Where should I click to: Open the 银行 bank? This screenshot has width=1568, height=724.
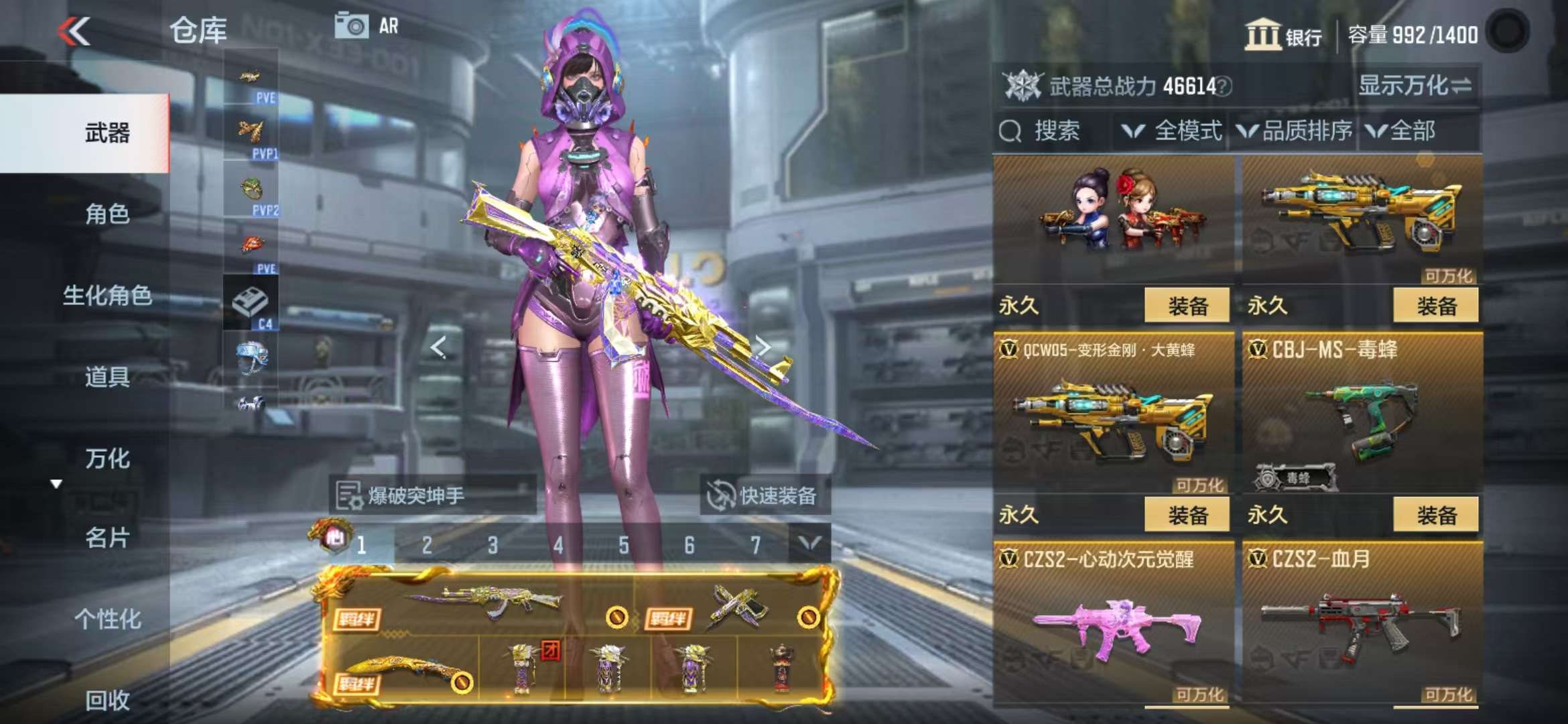point(1283,35)
